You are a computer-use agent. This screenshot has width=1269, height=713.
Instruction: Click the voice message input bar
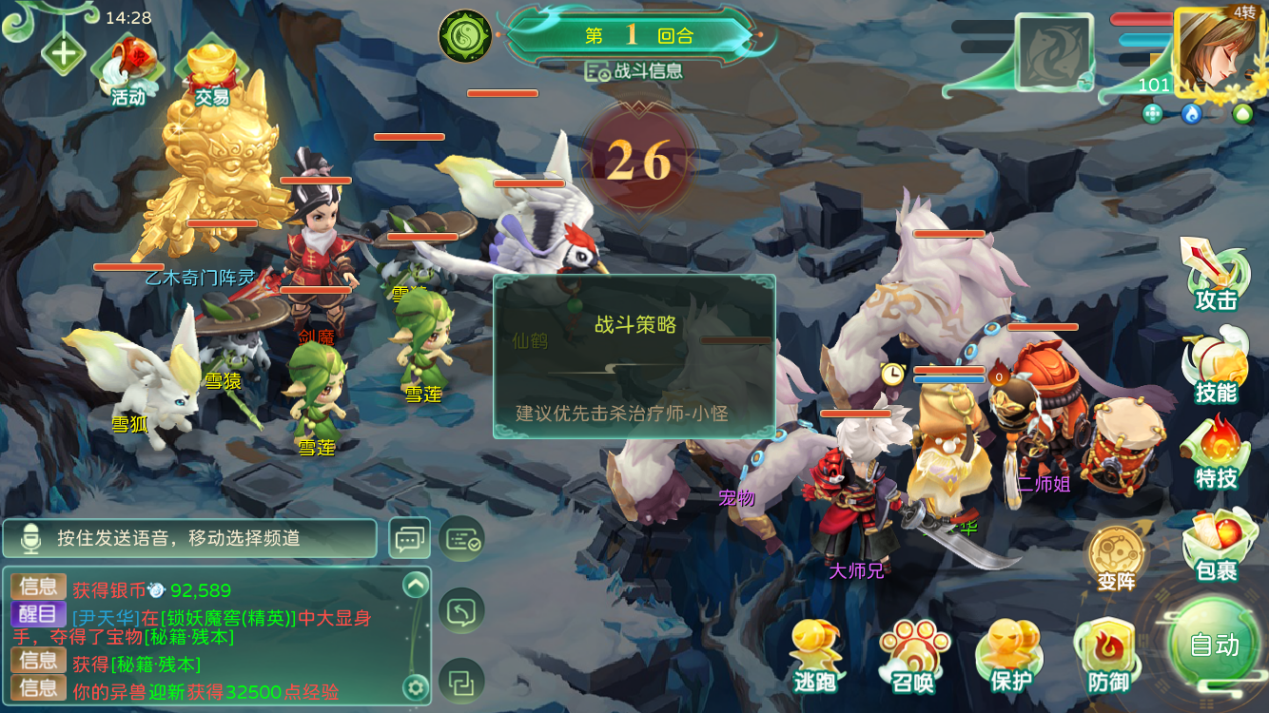click(190, 538)
